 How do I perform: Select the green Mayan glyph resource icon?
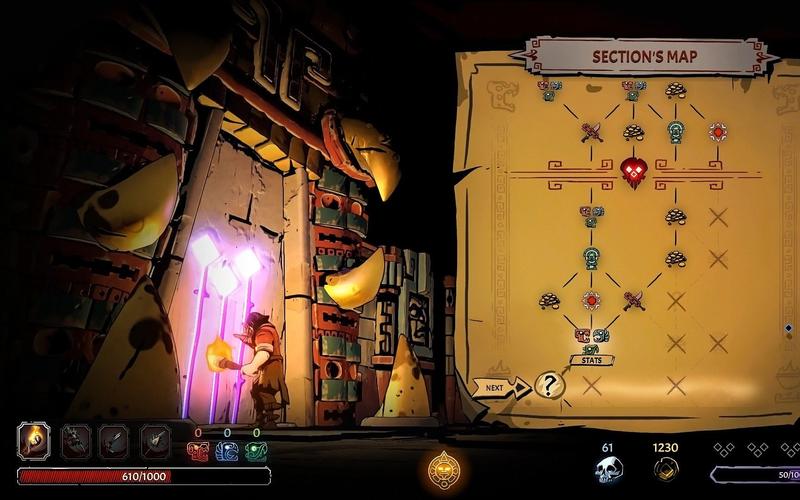(x=256, y=452)
